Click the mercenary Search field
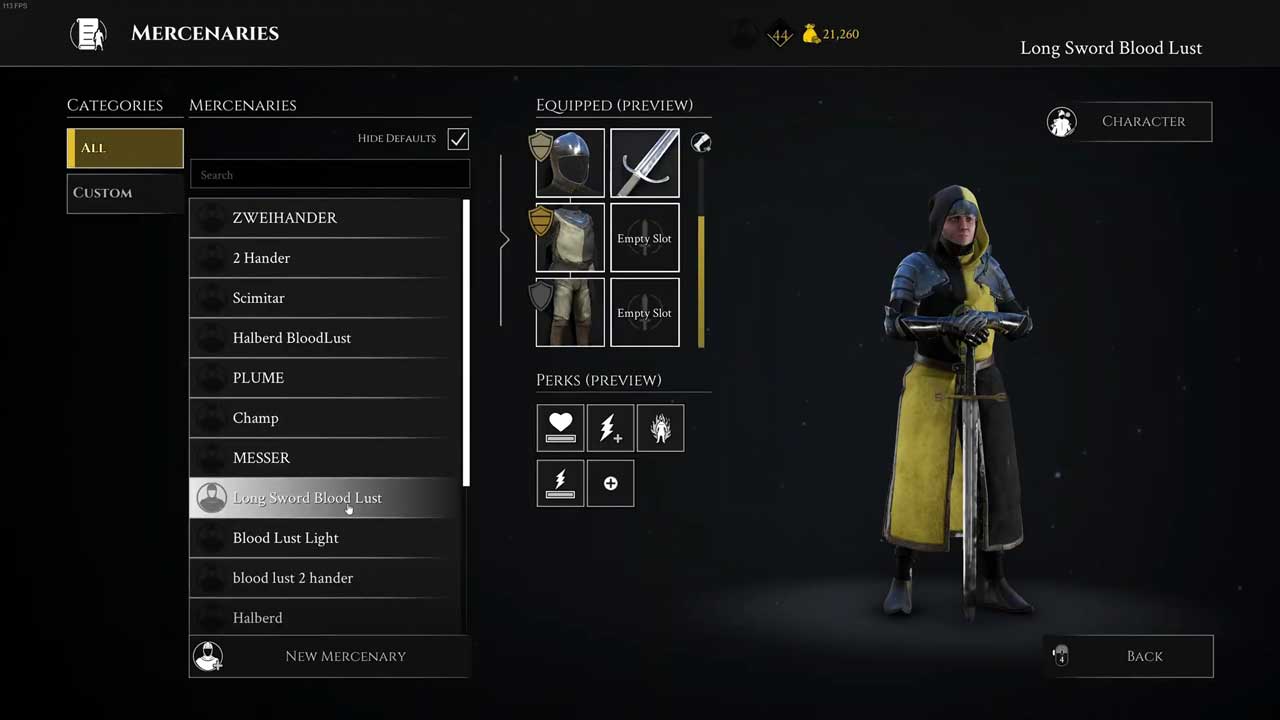The width and height of the screenshot is (1280, 720). 330,175
